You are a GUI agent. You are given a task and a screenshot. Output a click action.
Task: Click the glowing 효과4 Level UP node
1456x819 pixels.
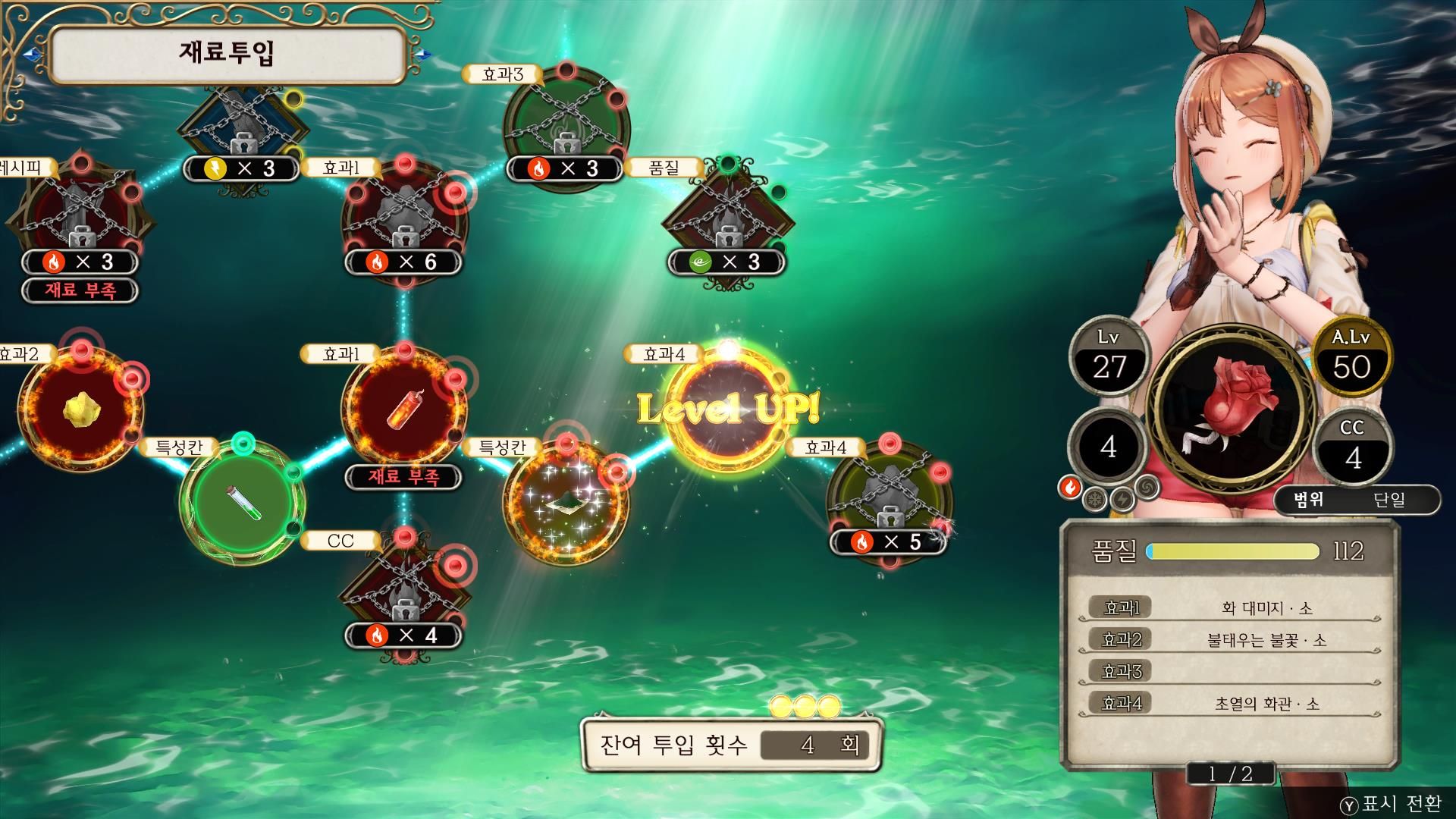pos(728,409)
